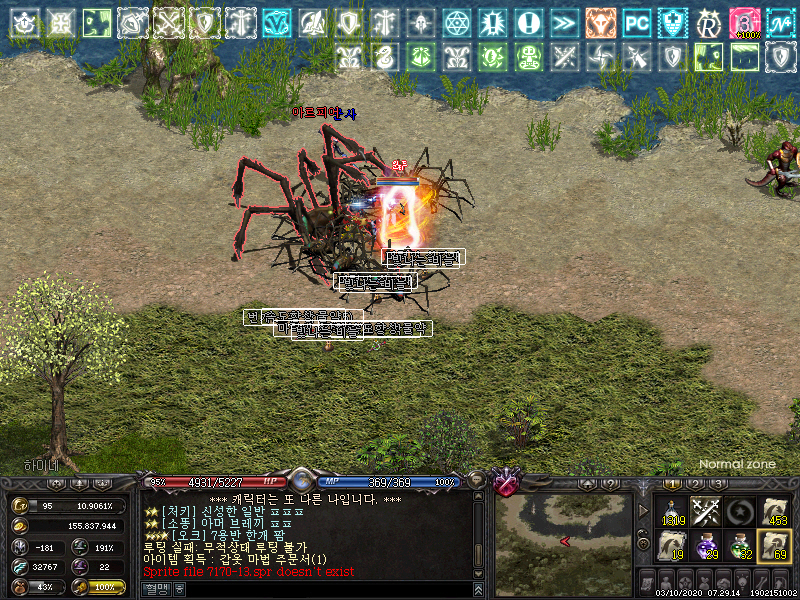Click the white letter R status icon
The height and width of the screenshot is (600, 800).
(x=708, y=21)
